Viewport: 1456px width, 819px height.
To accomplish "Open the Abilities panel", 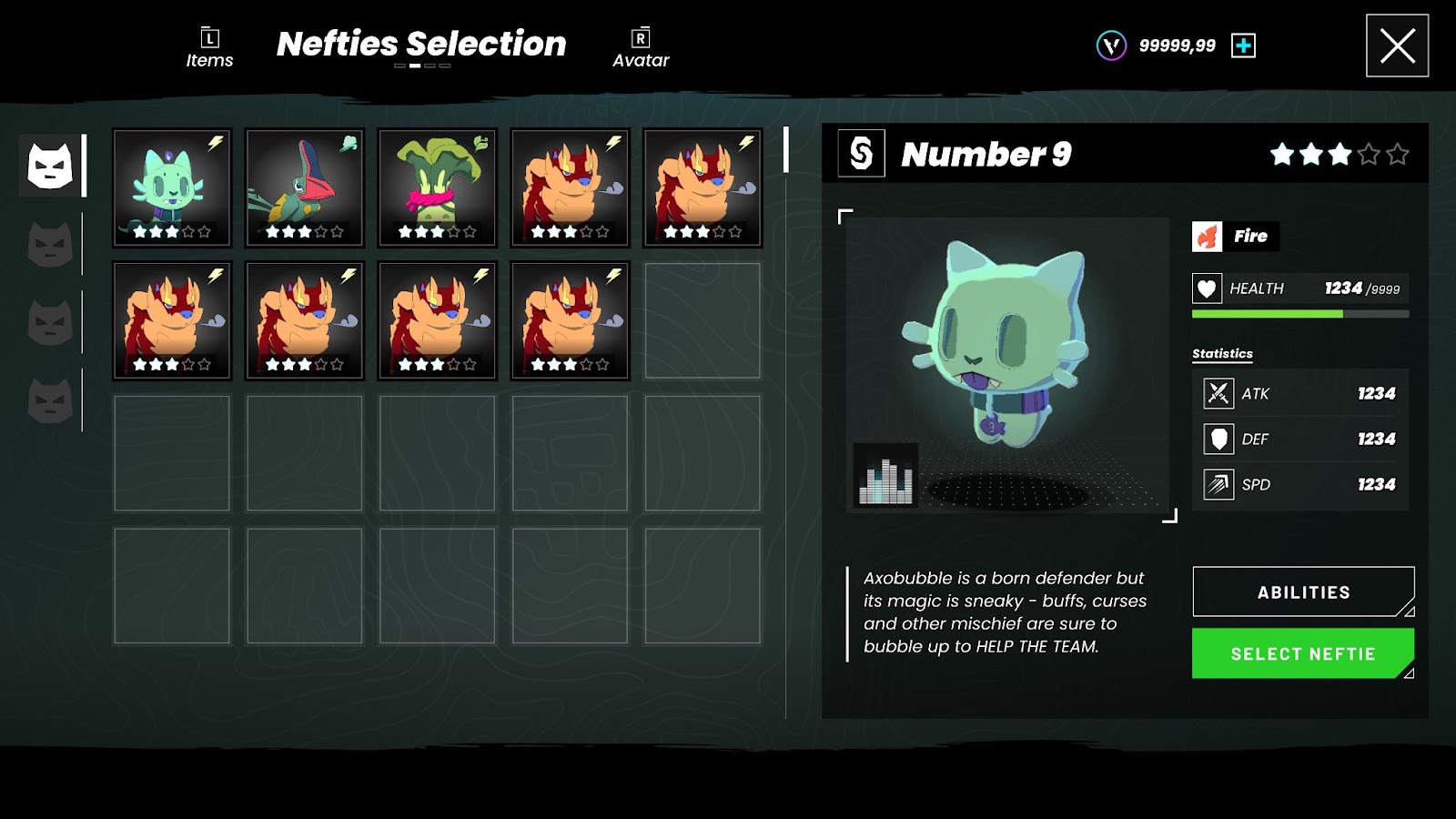I will [x=1303, y=592].
